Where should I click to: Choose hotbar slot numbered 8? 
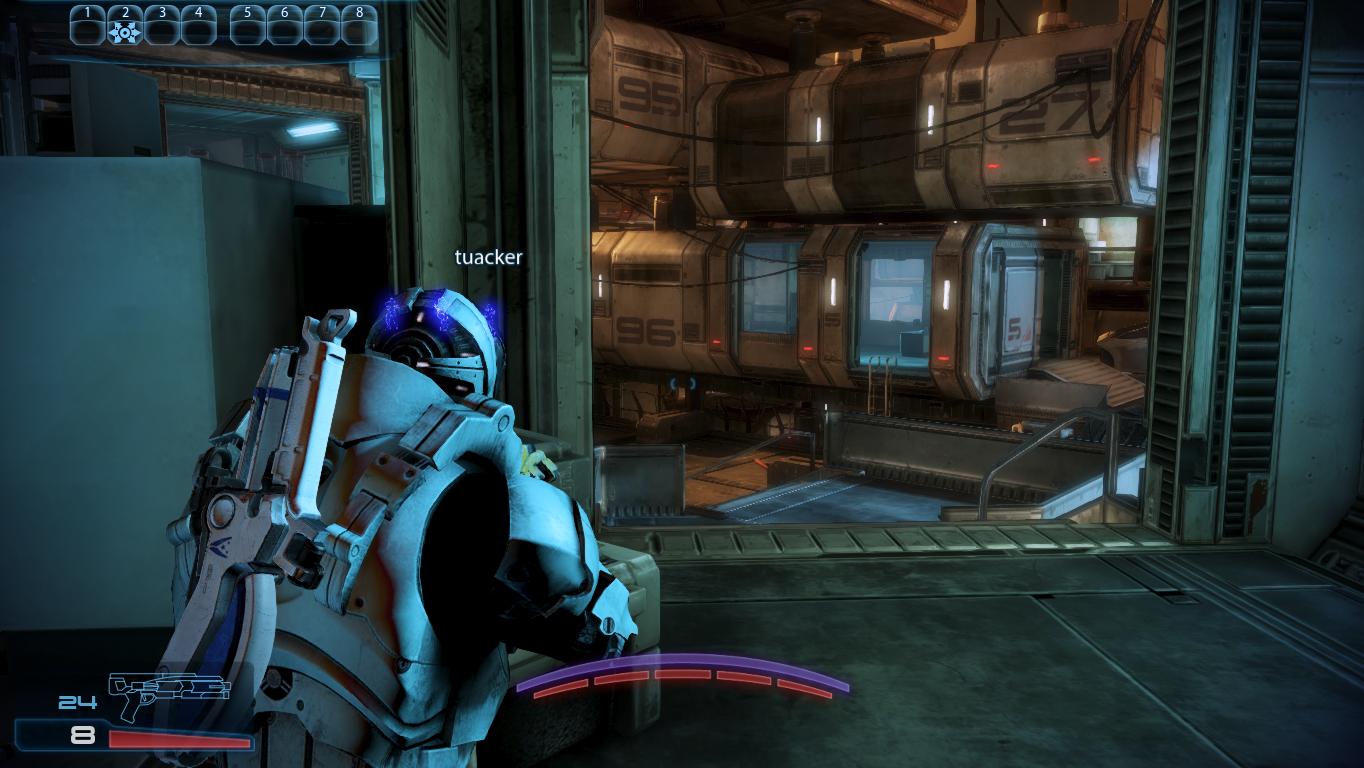click(x=359, y=31)
